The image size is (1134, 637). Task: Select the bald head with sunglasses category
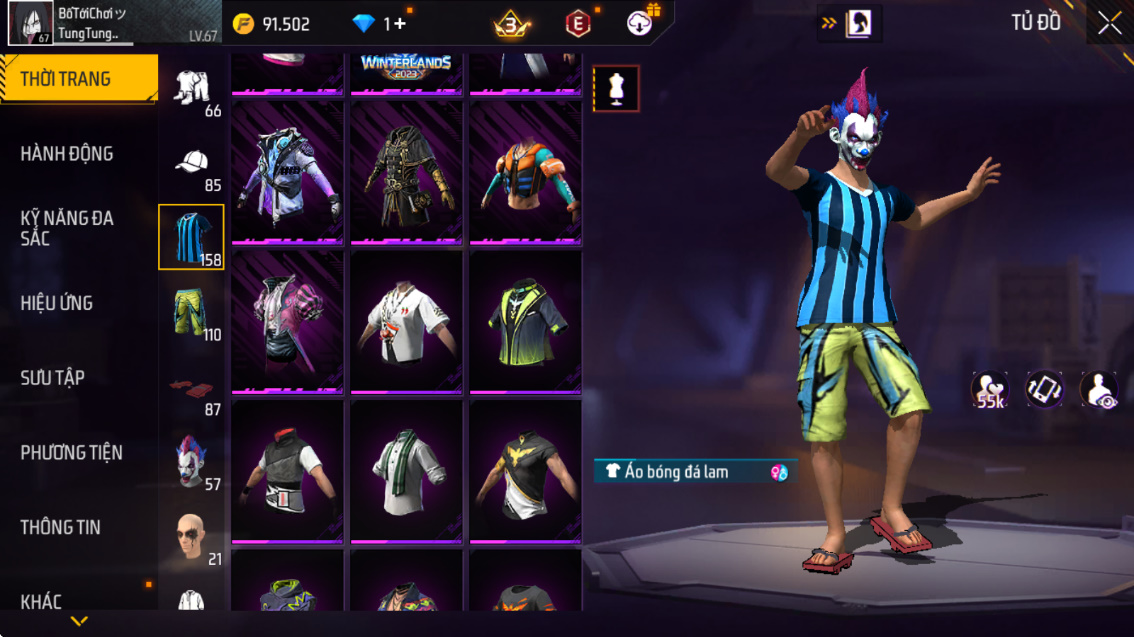[191, 538]
